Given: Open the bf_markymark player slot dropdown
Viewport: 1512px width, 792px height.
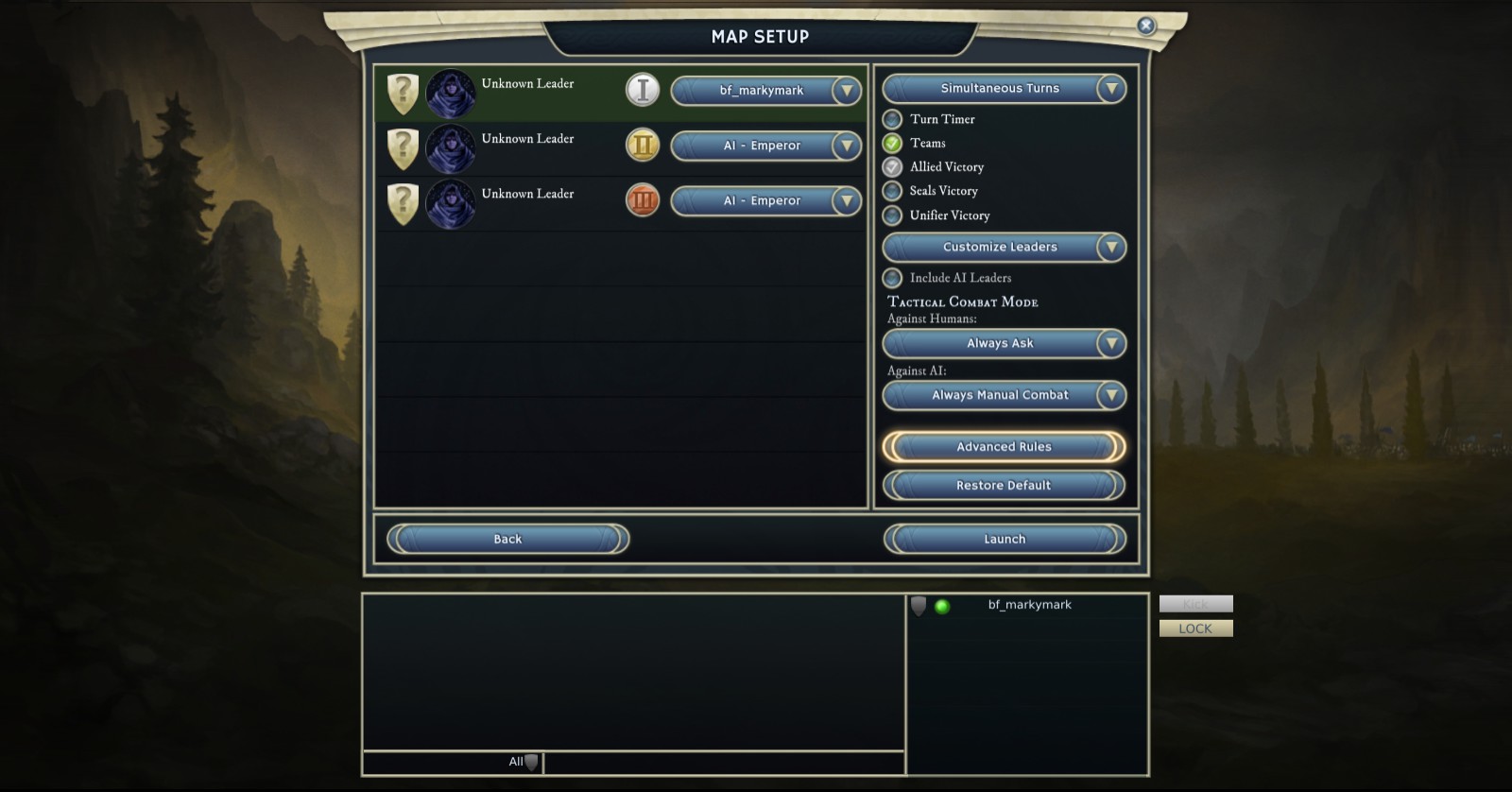Looking at the screenshot, I should pyautogui.click(x=847, y=91).
